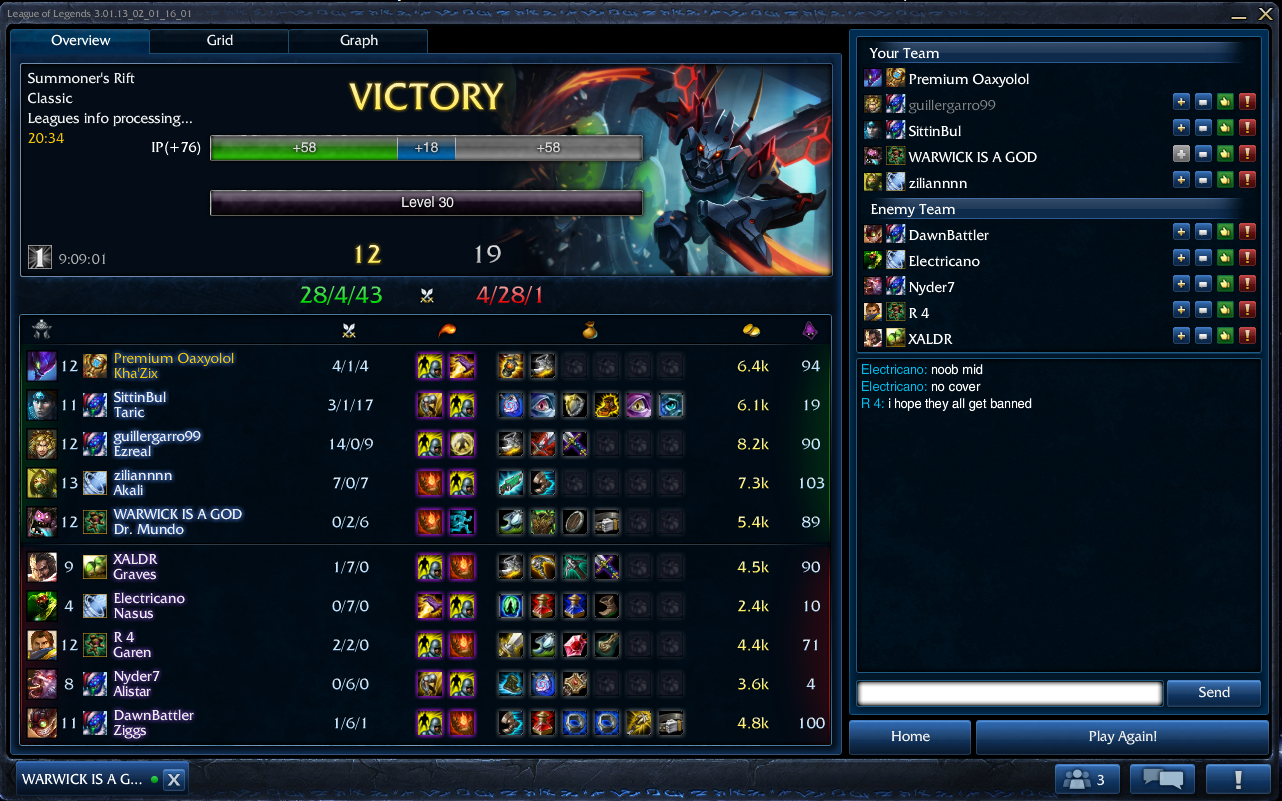Focus the chat text input box
This screenshot has height=801, width=1282.
coord(1010,693)
